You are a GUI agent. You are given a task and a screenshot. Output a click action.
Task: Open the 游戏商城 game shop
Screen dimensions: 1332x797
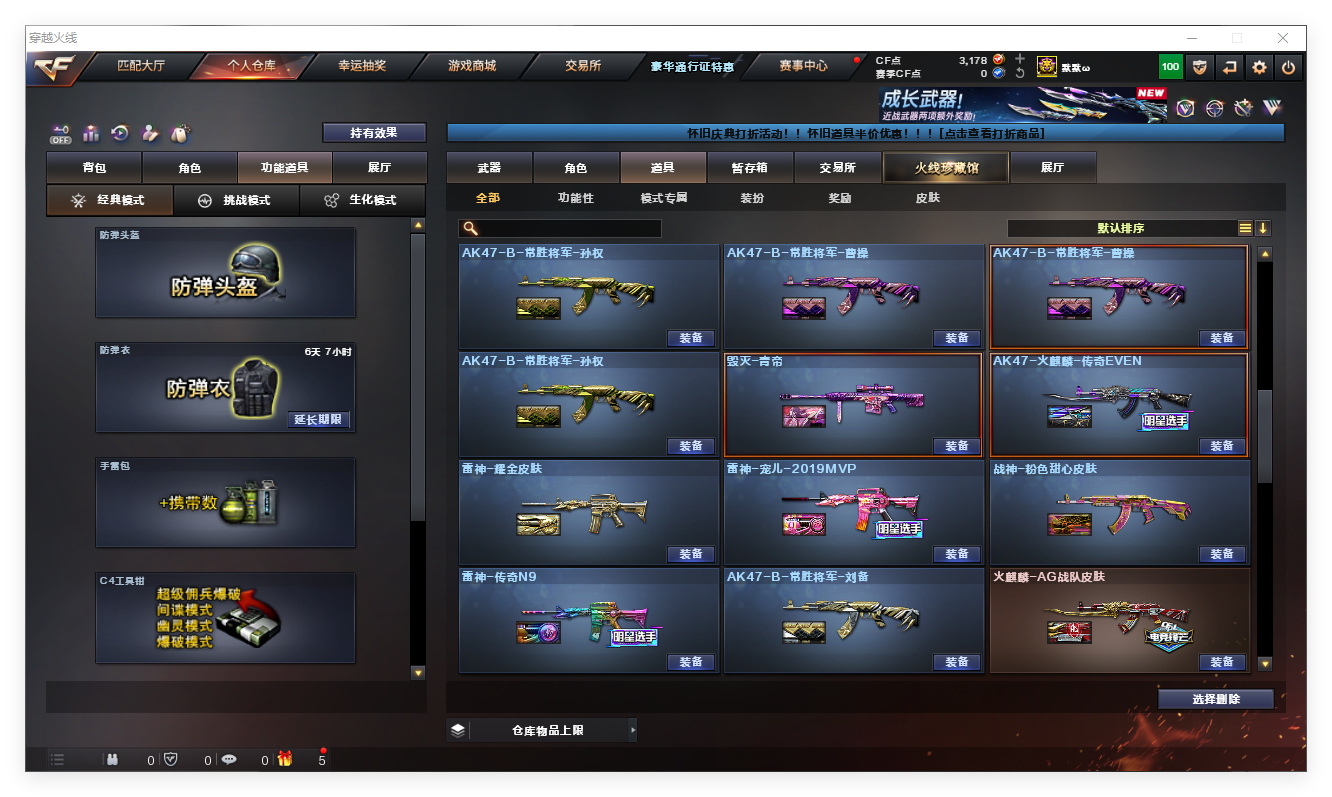click(472, 67)
